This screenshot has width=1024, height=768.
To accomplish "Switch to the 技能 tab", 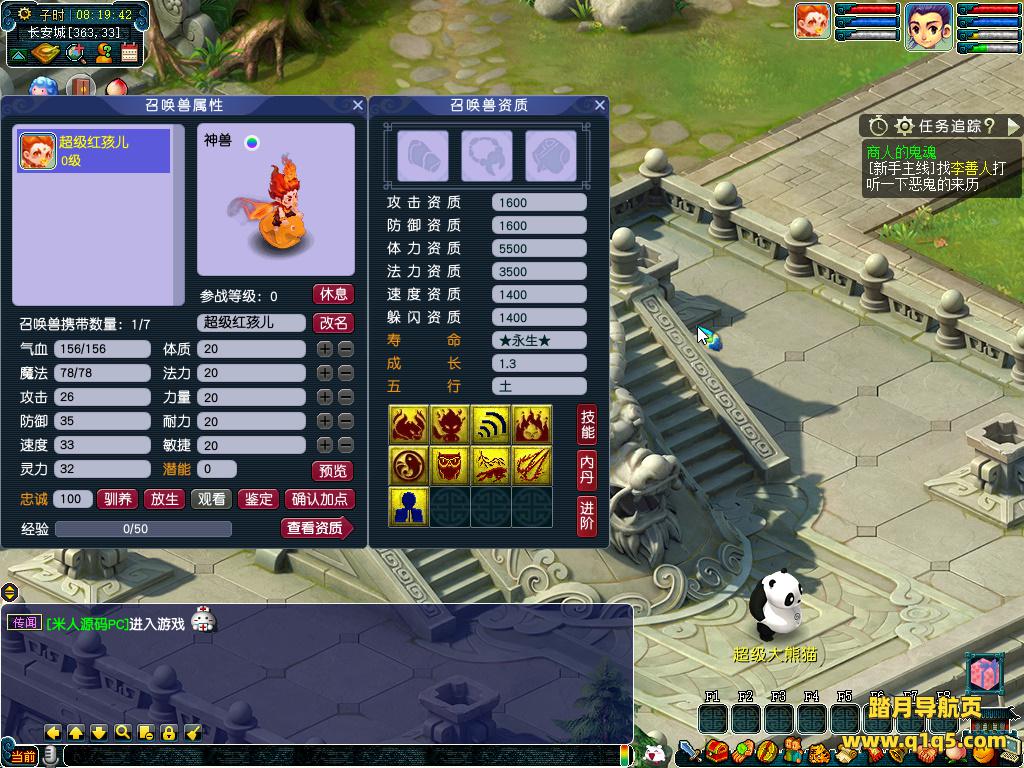I will coord(587,425).
